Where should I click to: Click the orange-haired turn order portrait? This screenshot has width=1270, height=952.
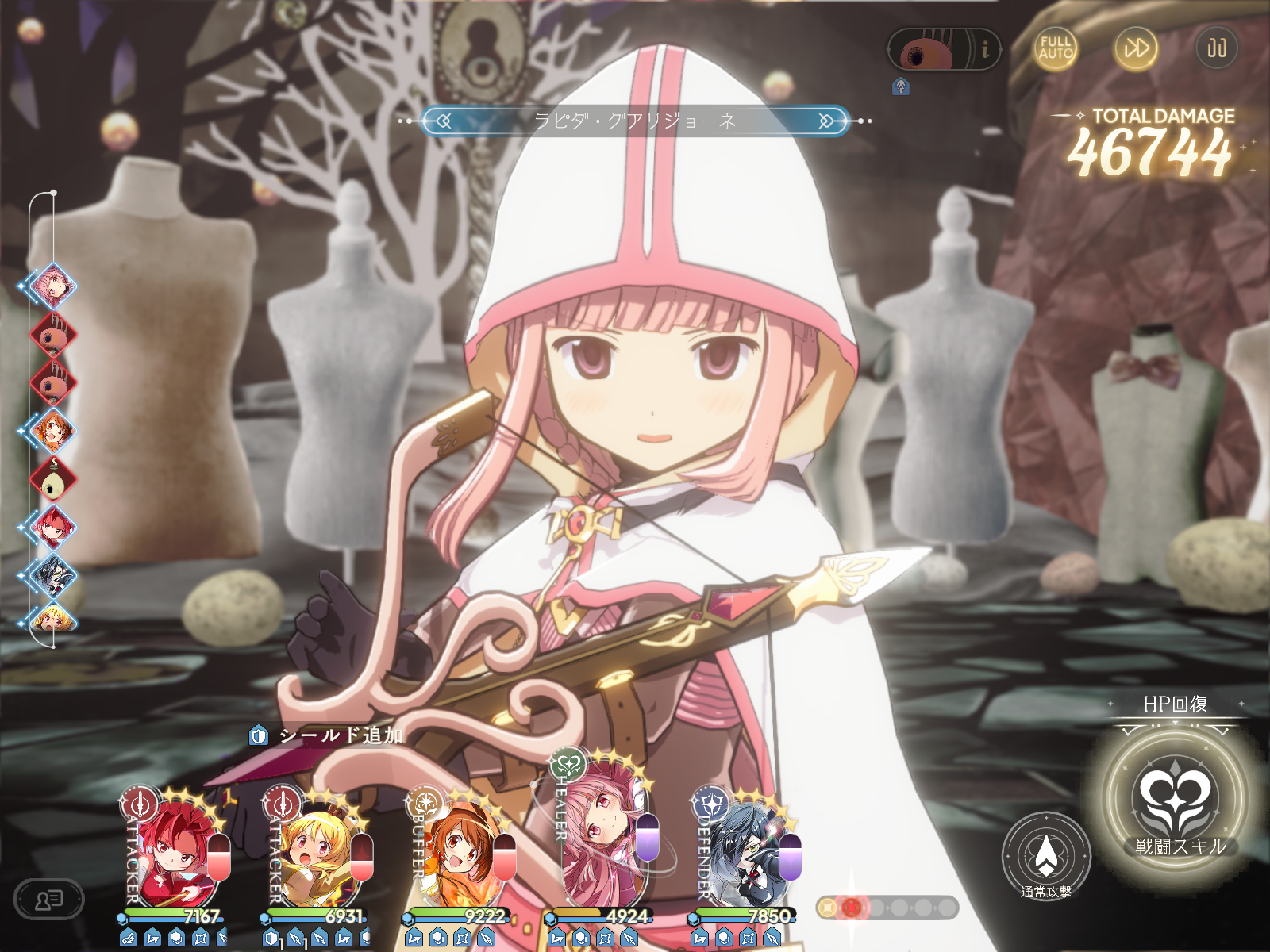tap(52, 430)
